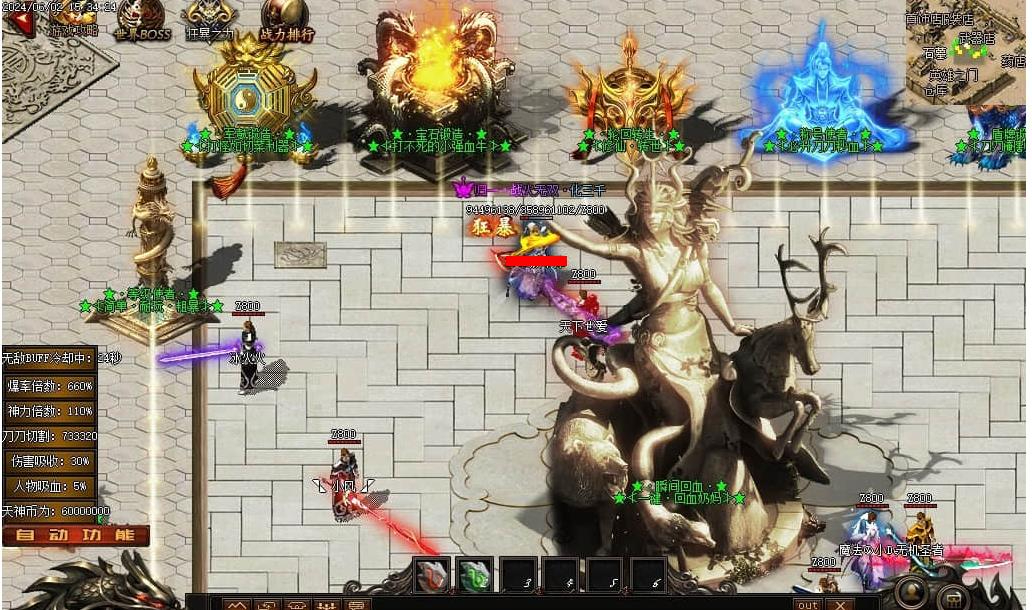Click the 自动功能 auto-function button

[75, 535]
